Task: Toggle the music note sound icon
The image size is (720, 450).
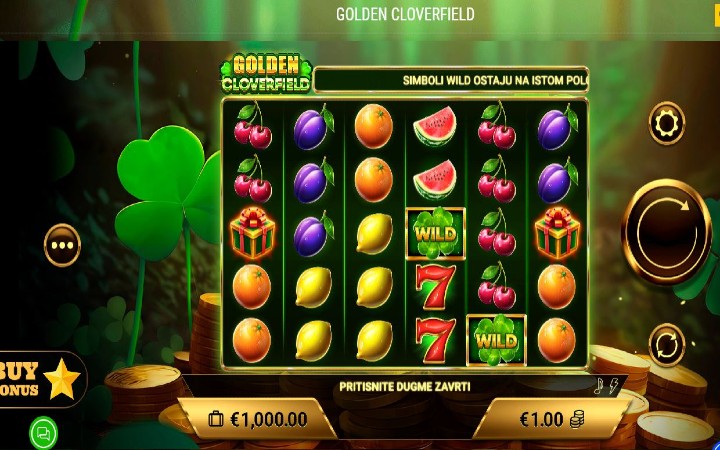Action: 598,387
